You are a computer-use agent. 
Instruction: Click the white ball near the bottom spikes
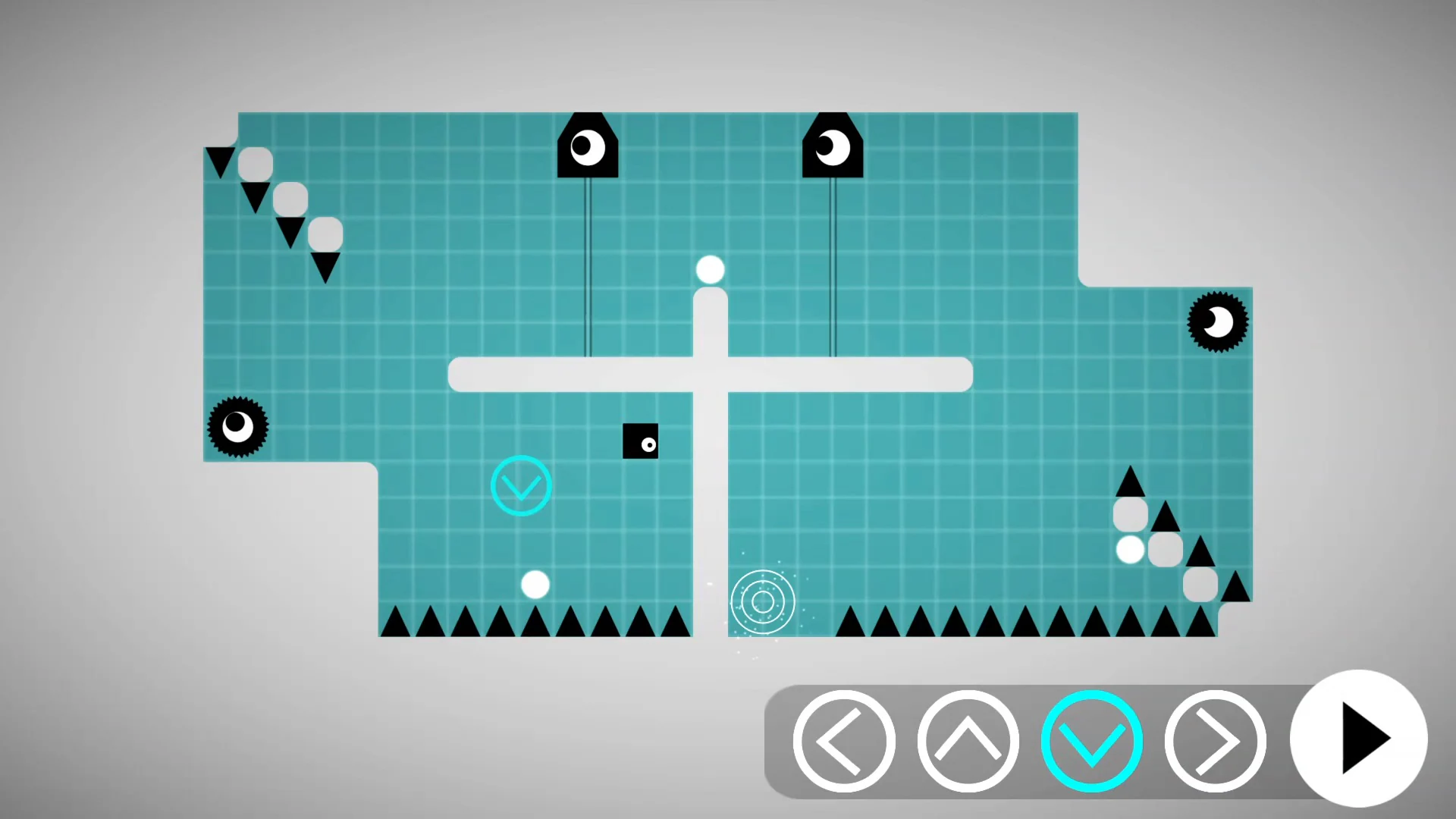(535, 584)
